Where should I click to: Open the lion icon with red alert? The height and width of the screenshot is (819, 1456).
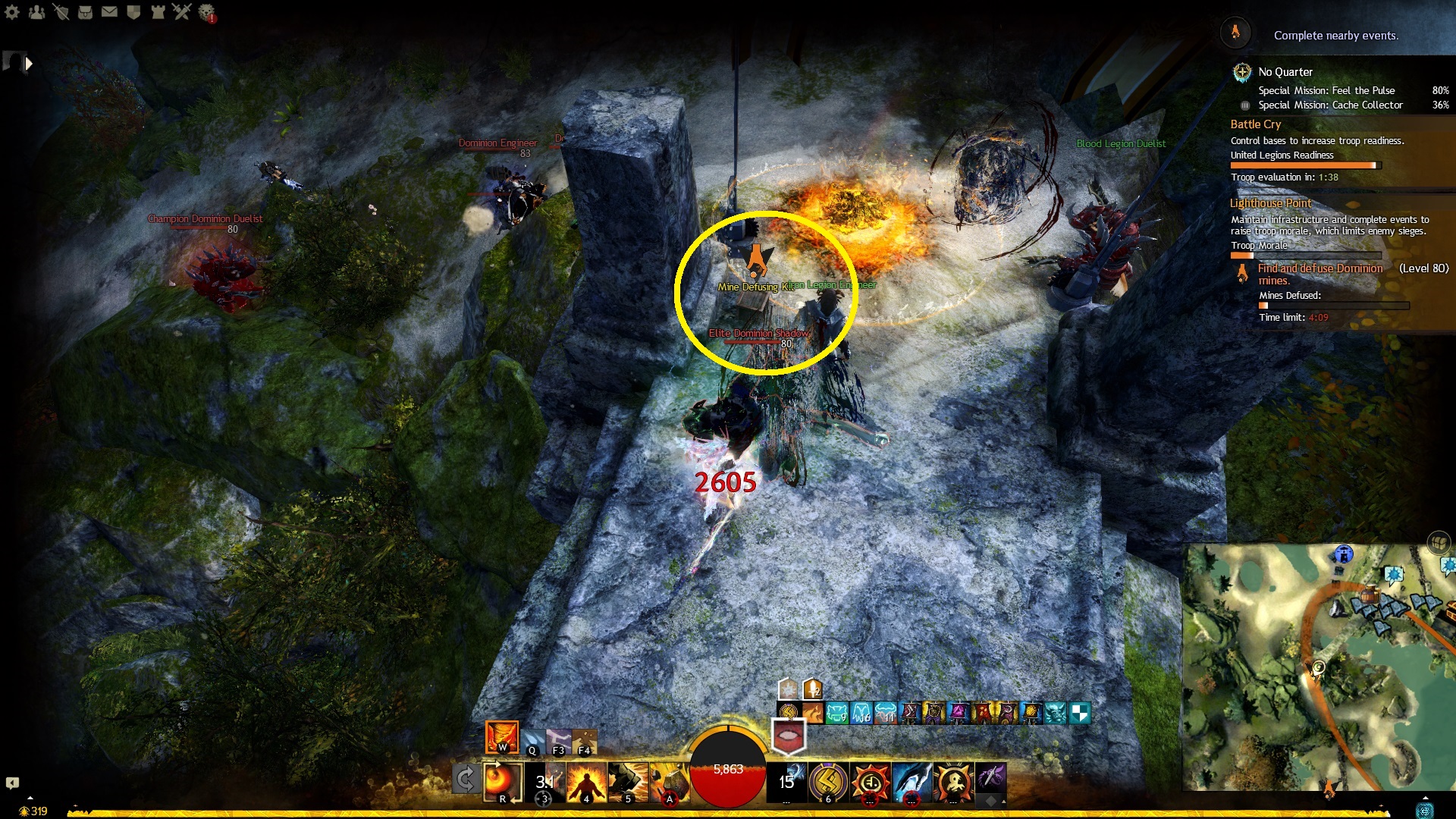206,12
